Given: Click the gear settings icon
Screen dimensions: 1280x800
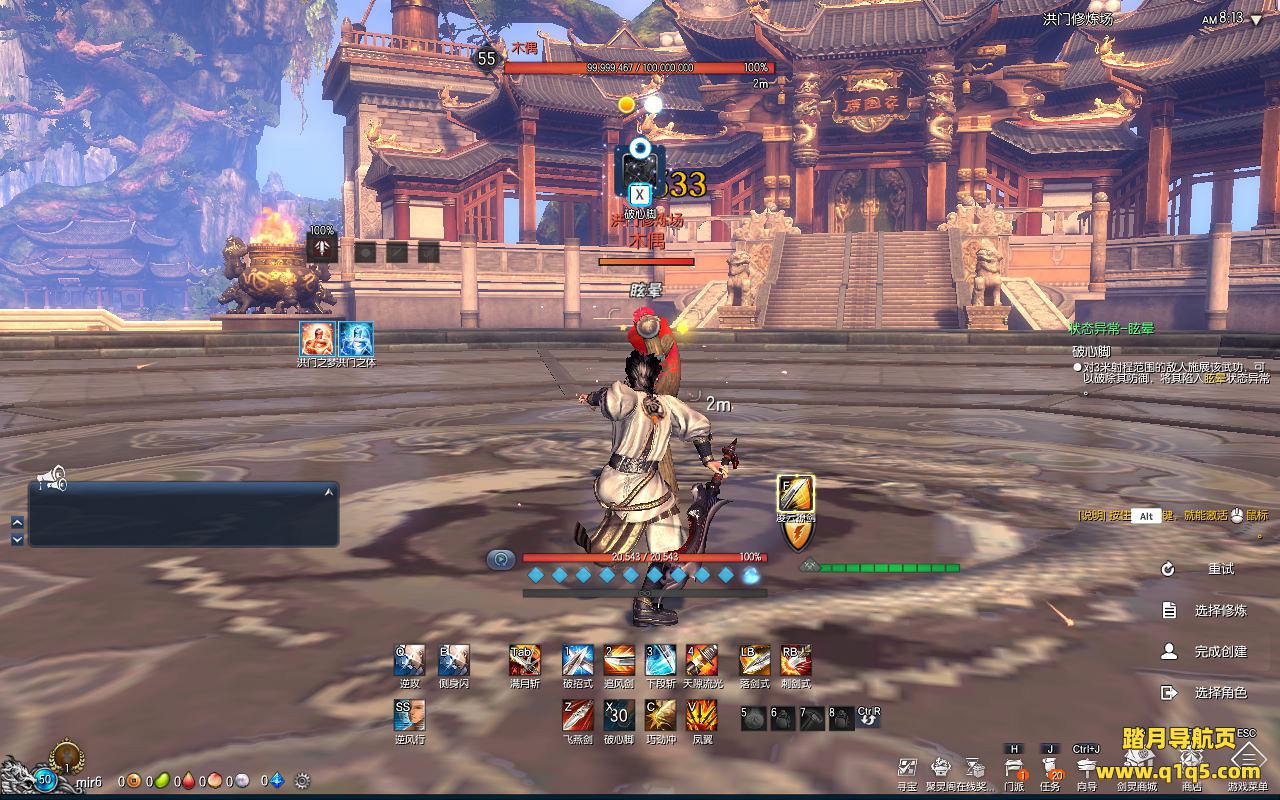Looking at the screenshot, I should click(302, 781).
